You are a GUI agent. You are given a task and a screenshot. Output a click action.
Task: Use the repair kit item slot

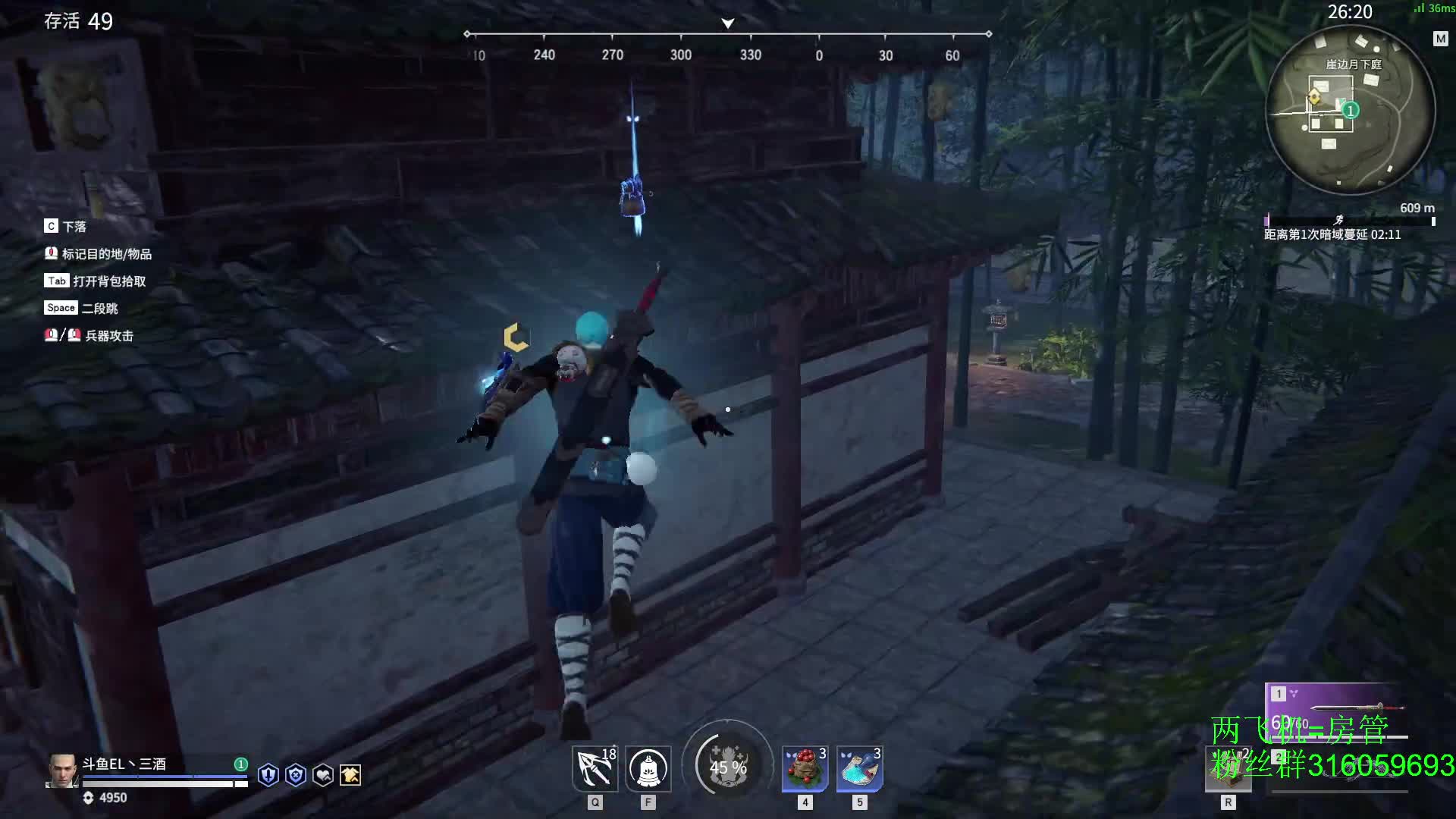click(x=1228, y=768)
